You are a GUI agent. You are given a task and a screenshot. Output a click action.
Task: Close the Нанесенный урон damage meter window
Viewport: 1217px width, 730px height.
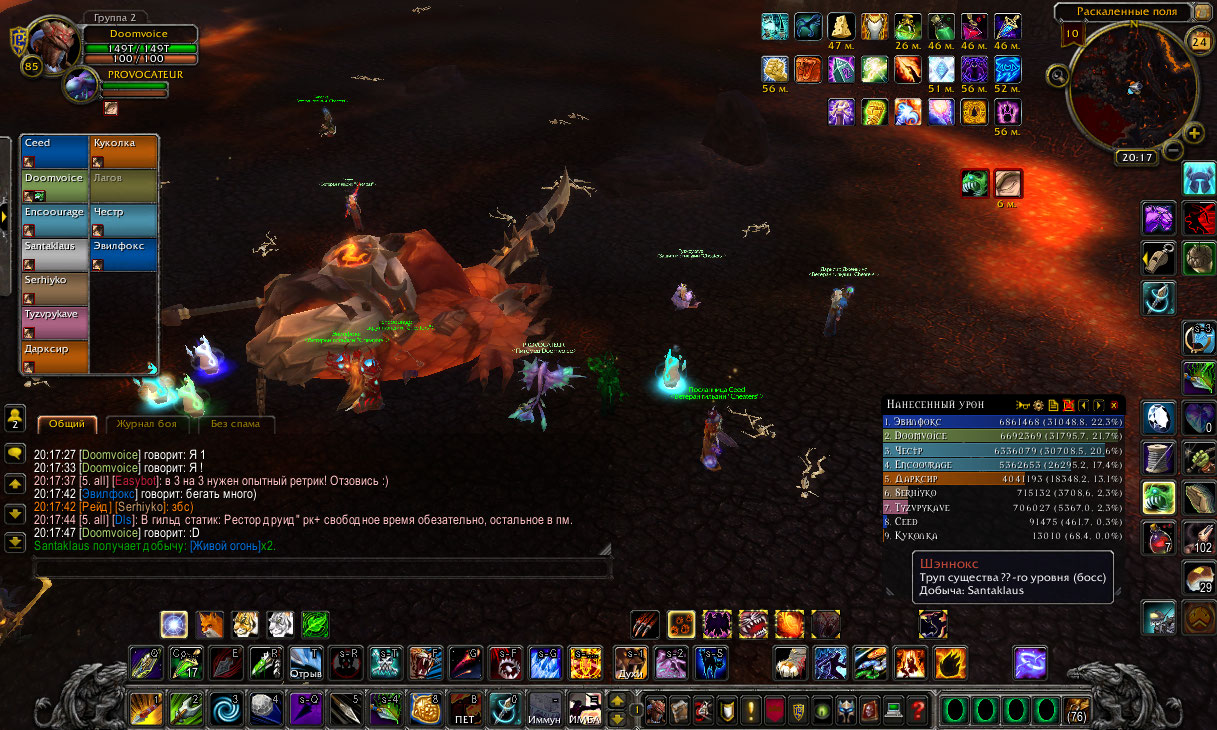coord(1114,405)
